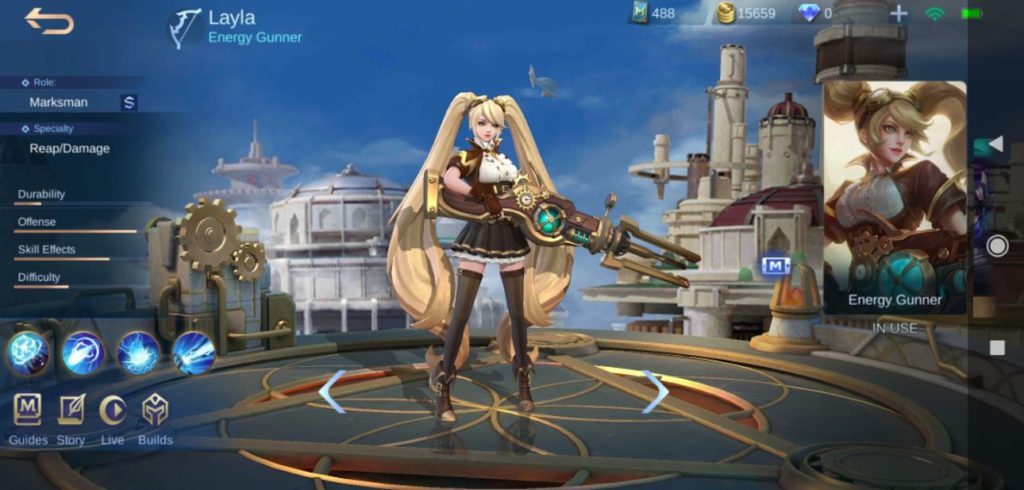
Task: Show the previous hero with left arrow
Action: tap(332, 391)
